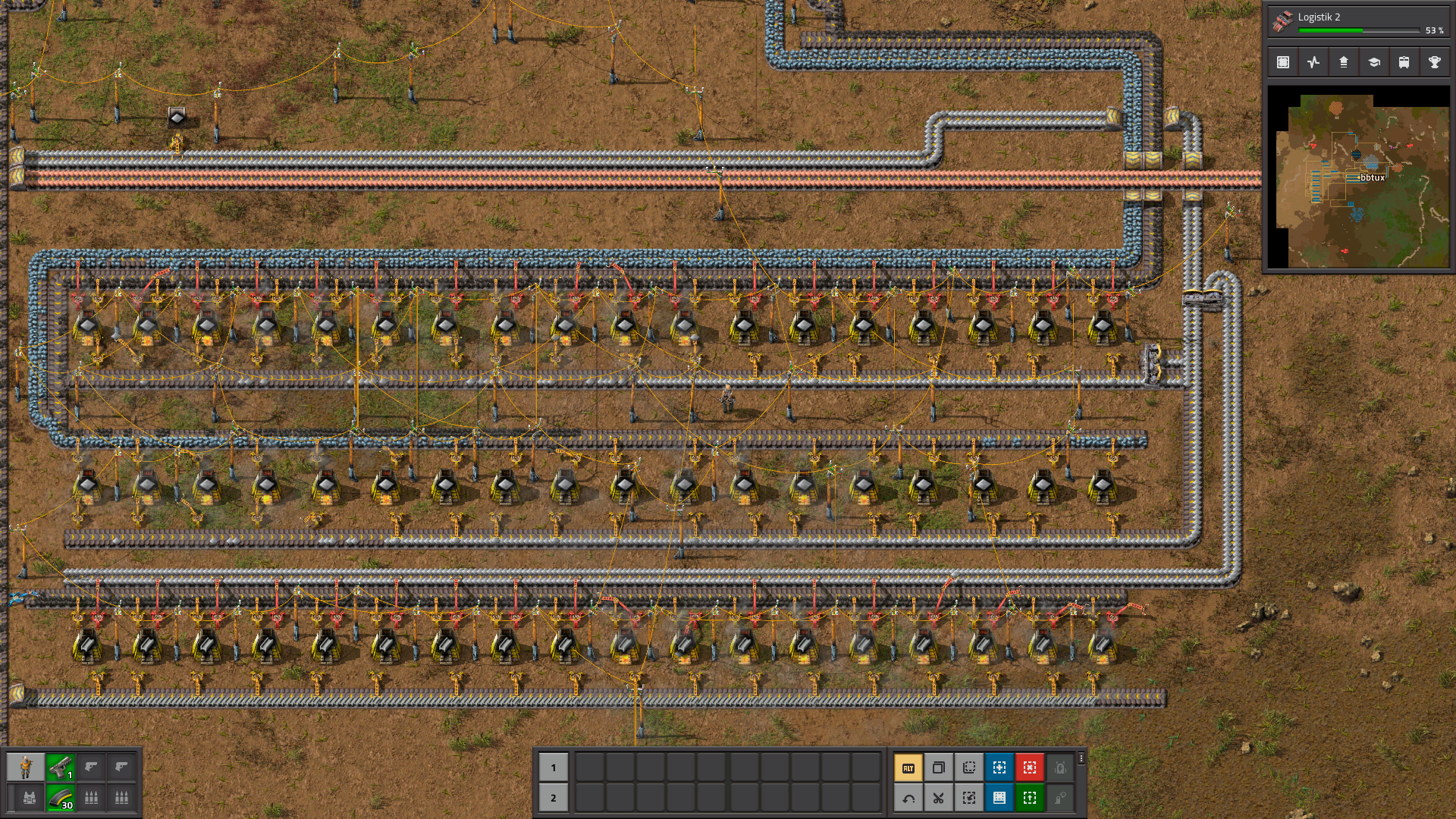Screen dimensions: 1456x819
Task: Select the pistol weapon slot
Action: point(61,767)
